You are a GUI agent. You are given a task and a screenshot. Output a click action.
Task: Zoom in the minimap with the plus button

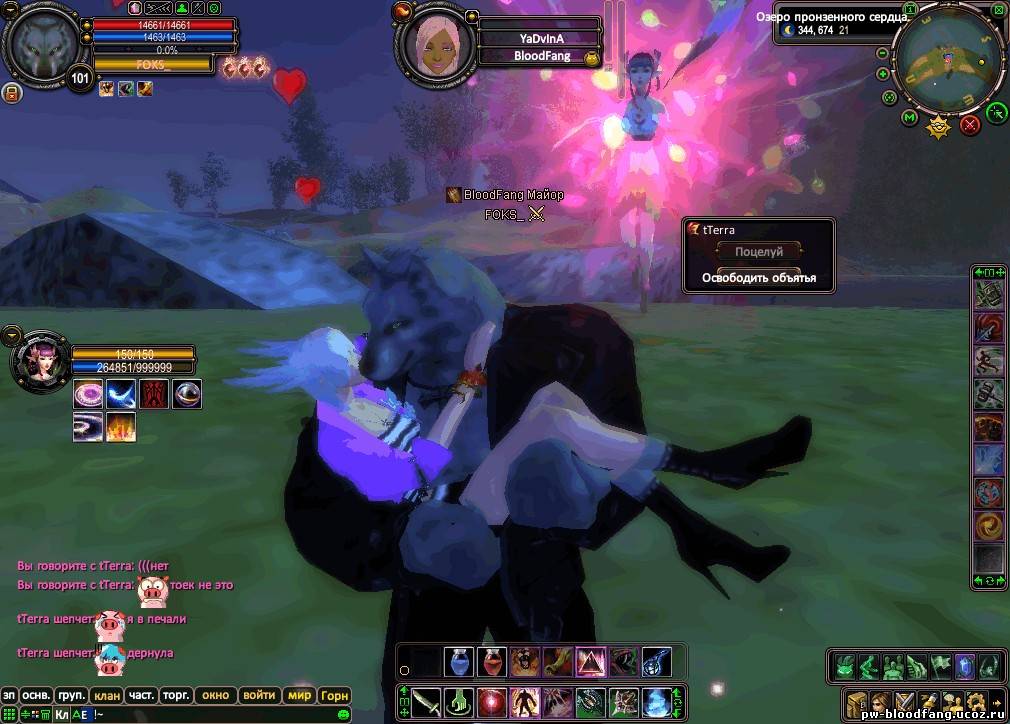pos(883,74)
